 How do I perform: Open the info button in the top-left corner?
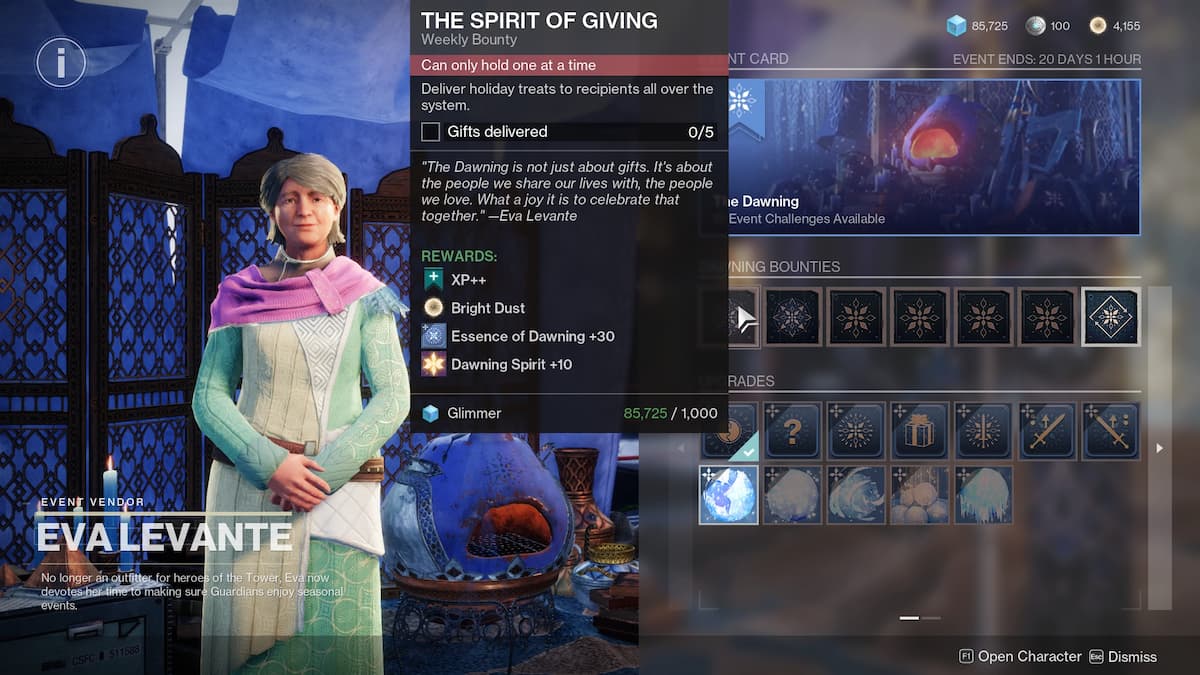[61, 64]
